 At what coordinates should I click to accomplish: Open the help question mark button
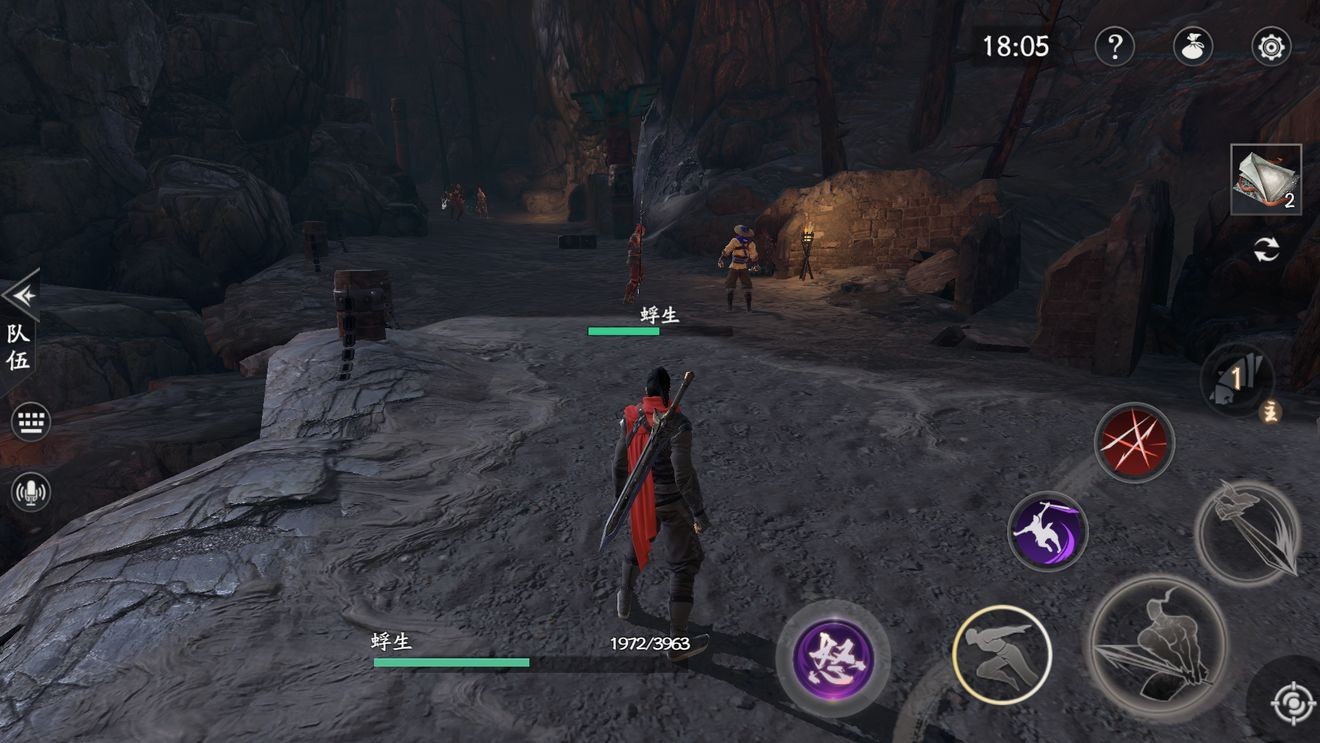click(1114, 46)
